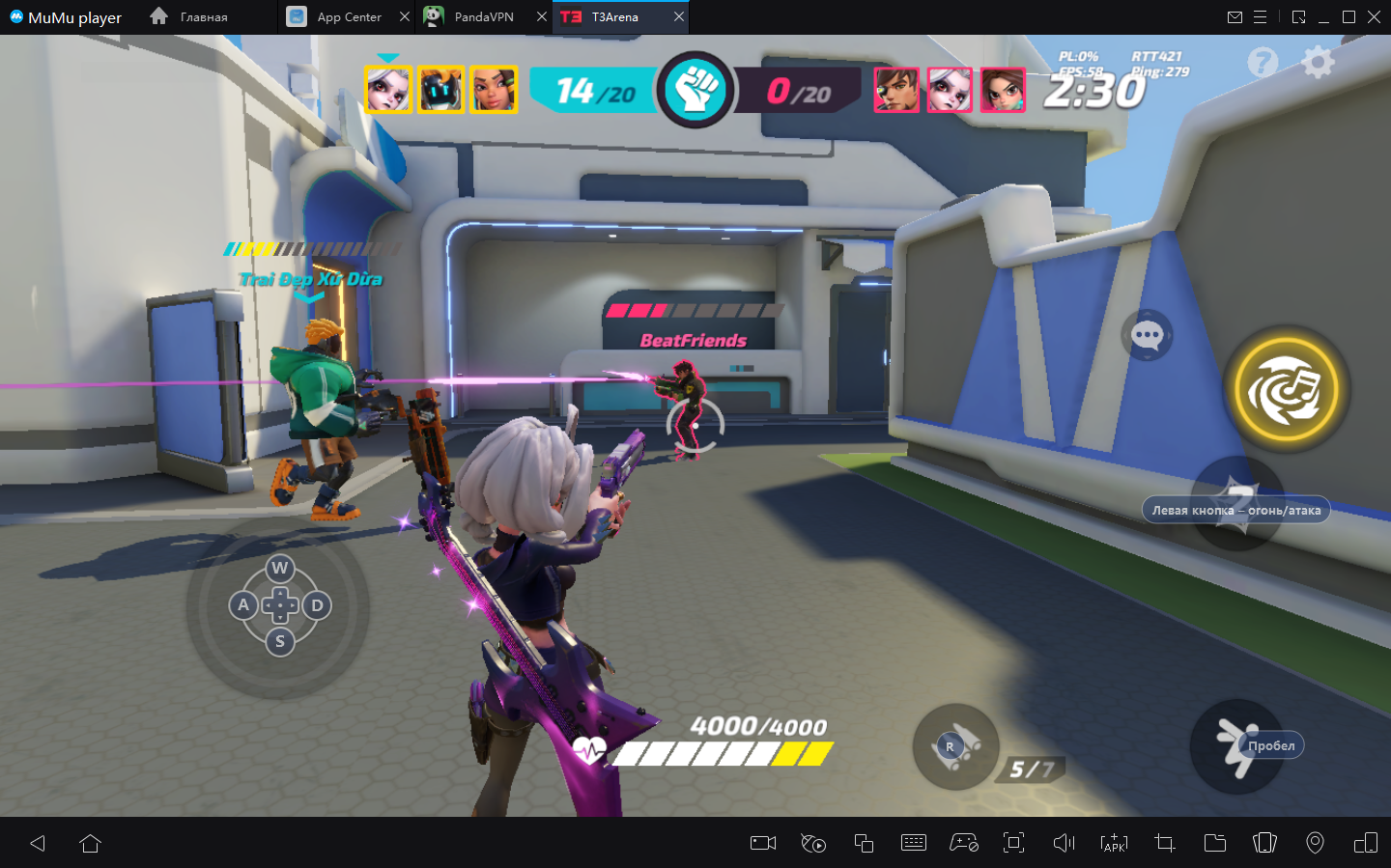Open the settings gear icon
Viewport: 1391px width, 868px height.
coord(1318,63)
